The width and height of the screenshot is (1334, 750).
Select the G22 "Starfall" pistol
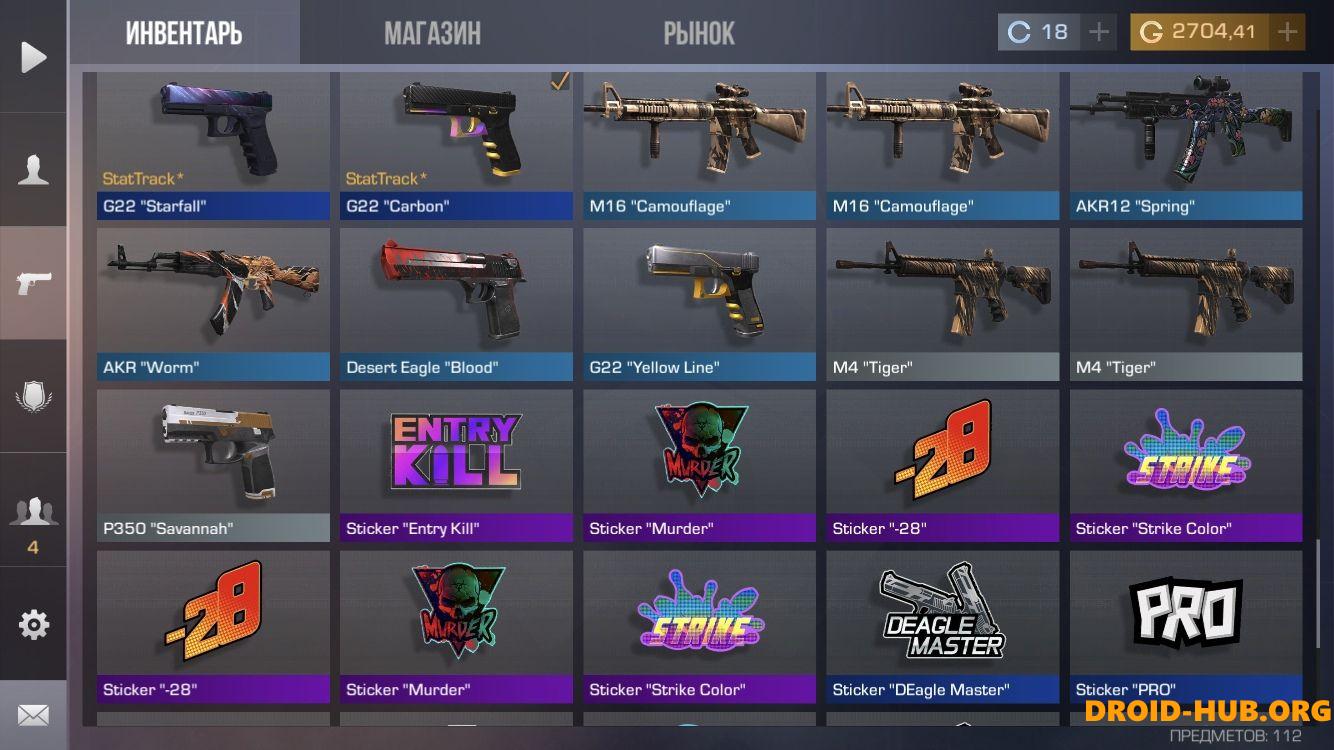point(213,145)
